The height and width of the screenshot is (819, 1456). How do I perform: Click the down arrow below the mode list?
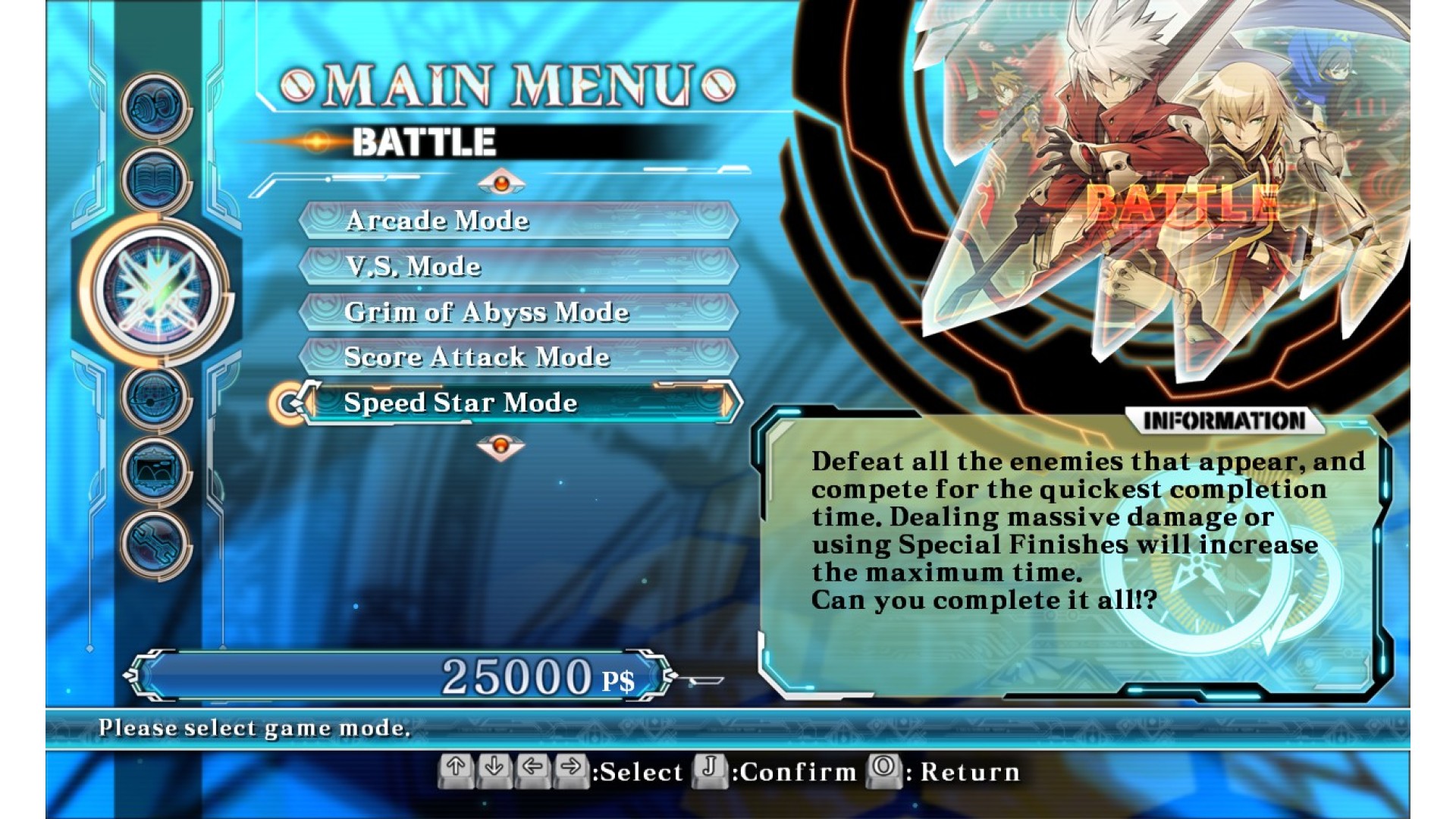point(500,446)
